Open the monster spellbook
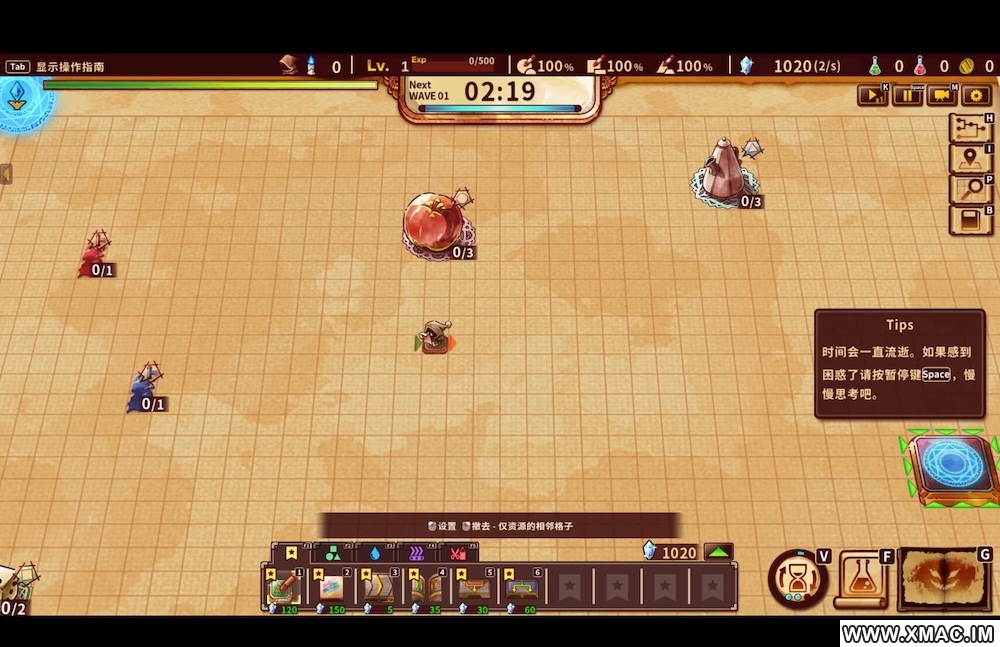 click(x=945, y=578)
